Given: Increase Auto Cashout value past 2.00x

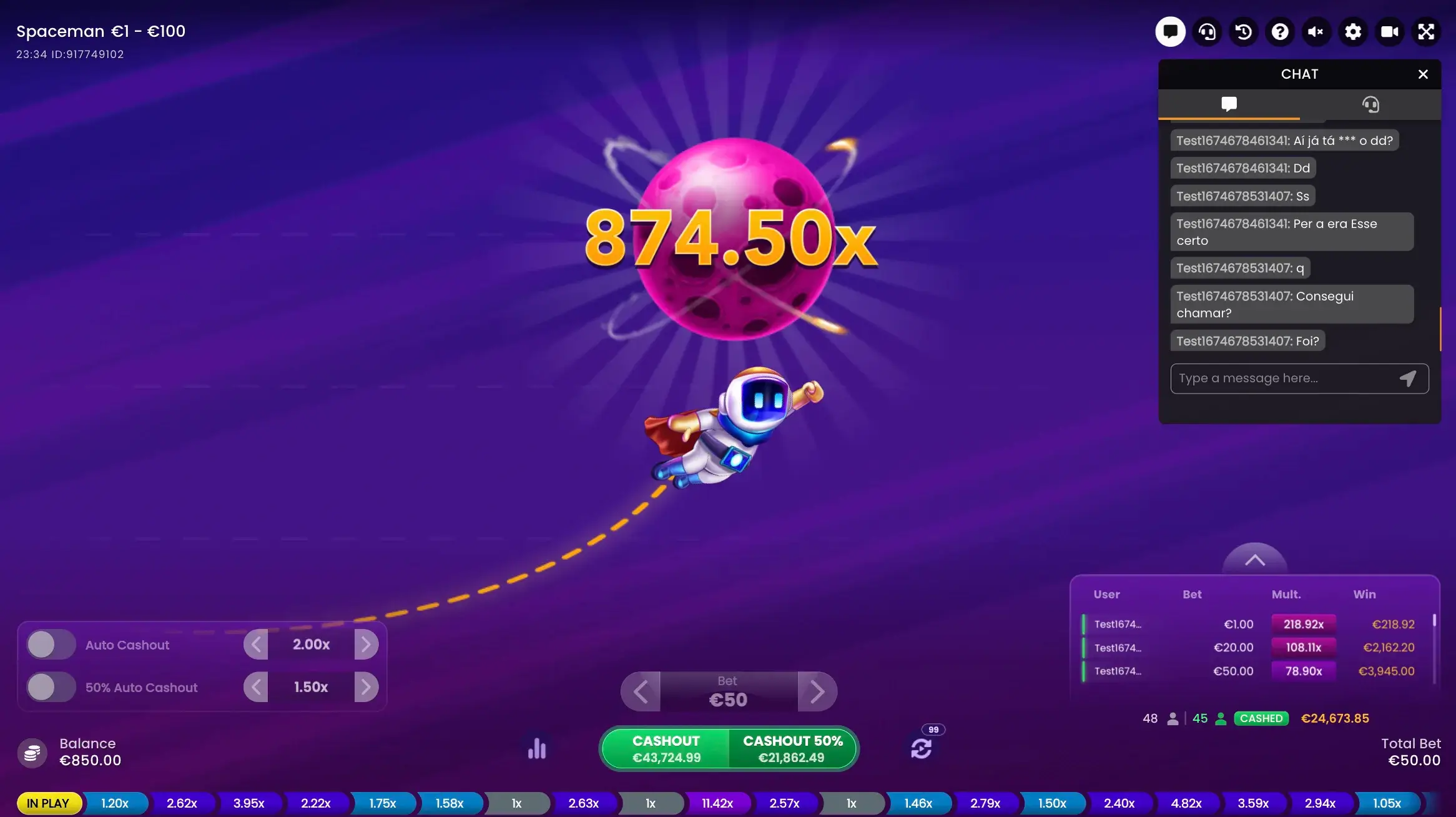Looking at the screenshot, I should (367, 644).
